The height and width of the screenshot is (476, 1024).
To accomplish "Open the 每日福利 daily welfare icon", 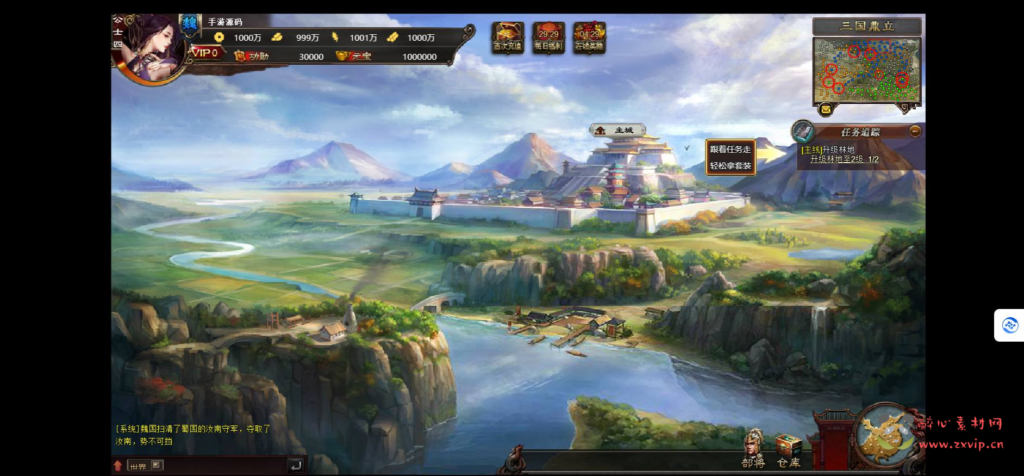I will 548,37.
